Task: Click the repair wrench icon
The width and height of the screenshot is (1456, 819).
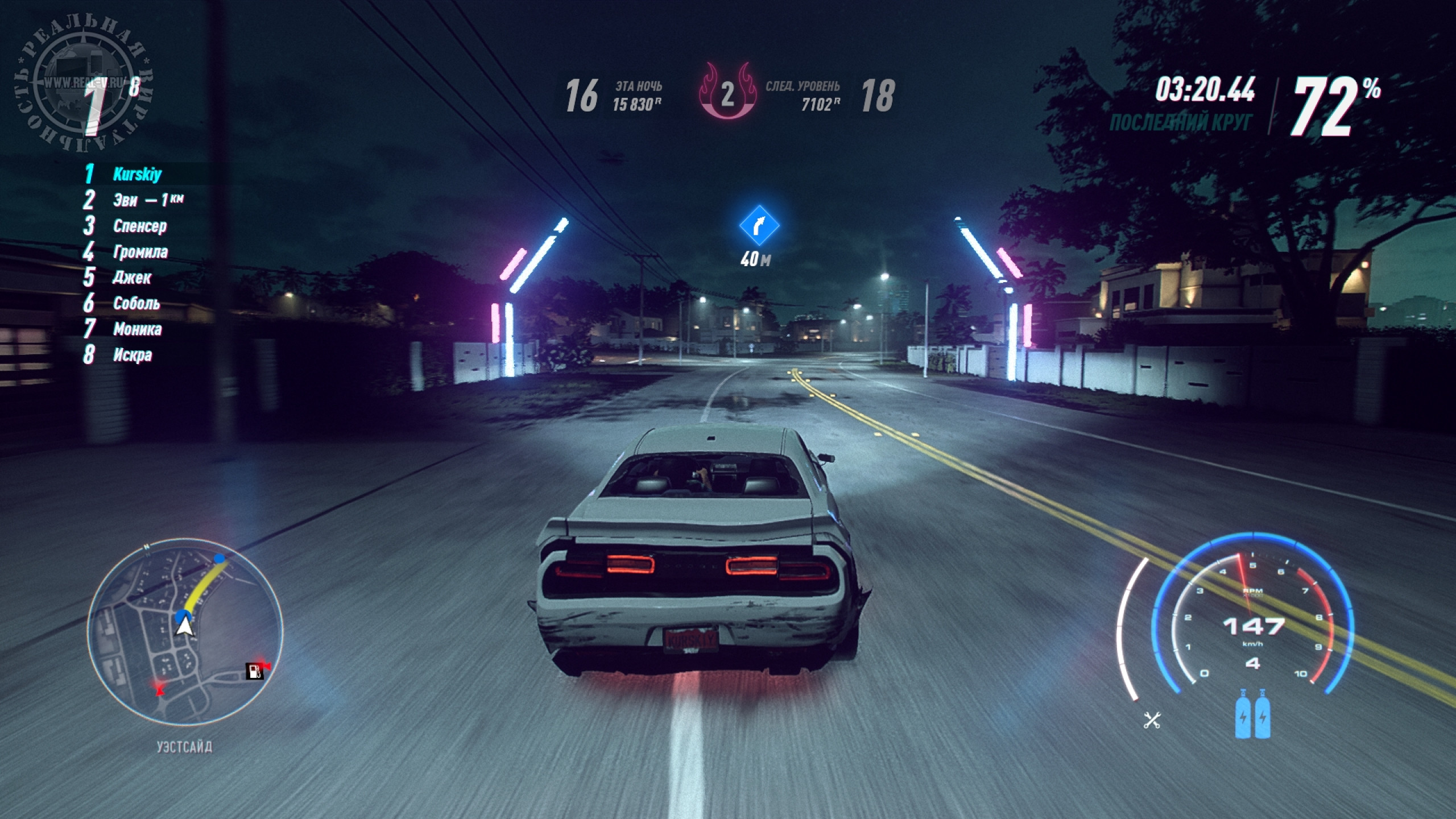Action: [x=1152, y=721]
